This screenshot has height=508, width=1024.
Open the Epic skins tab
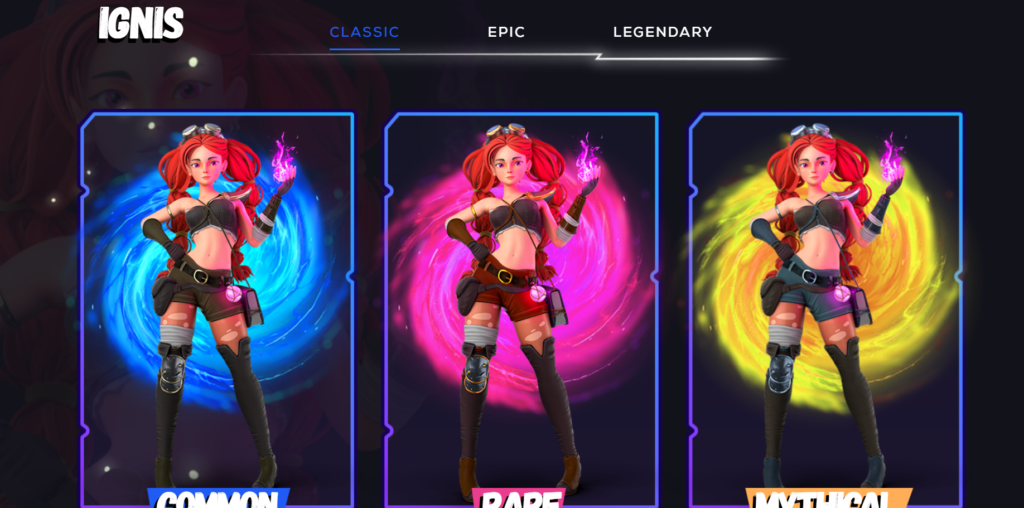(x=506, y=32)
